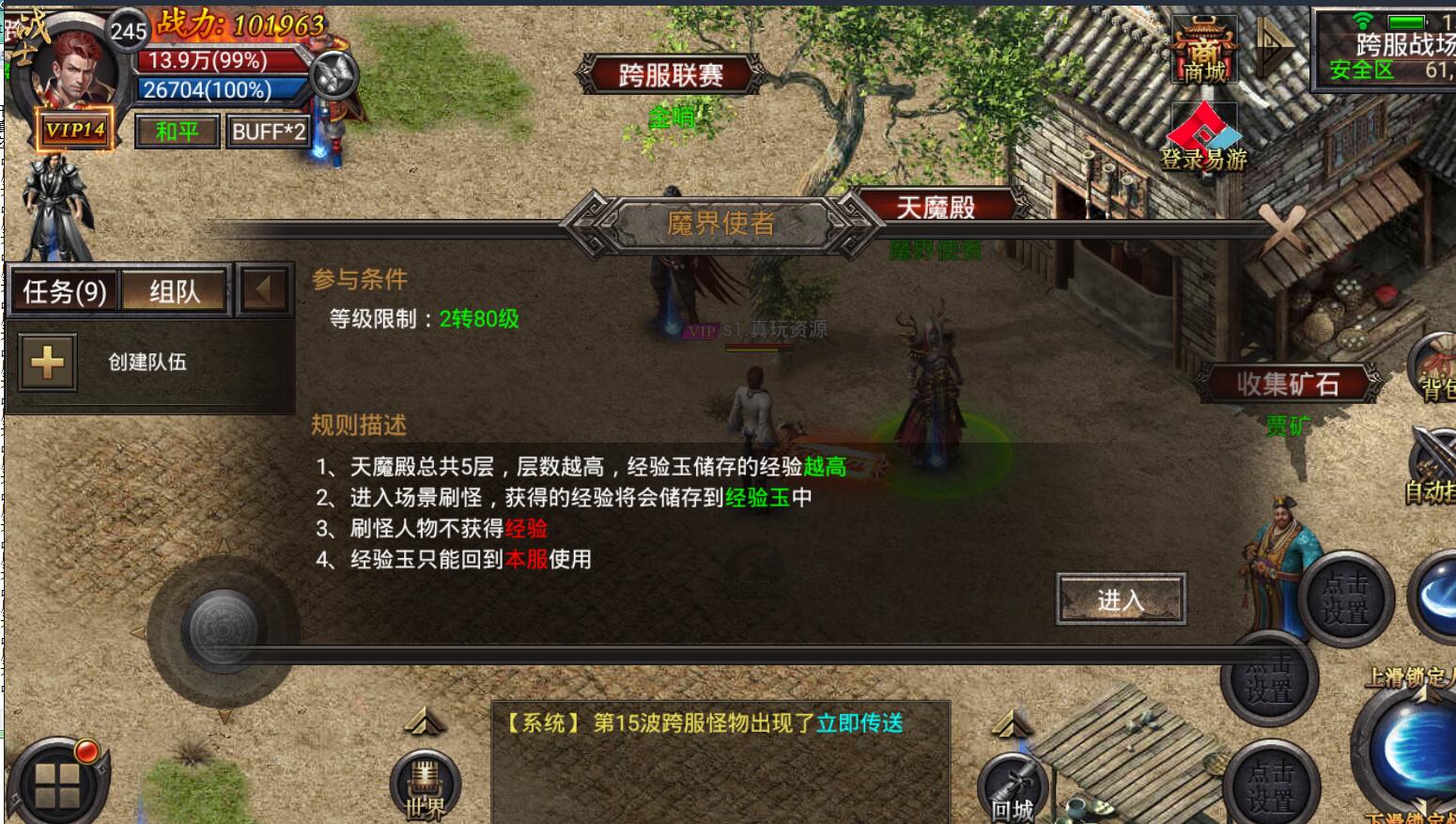
Task: Show the BUFF*2 status list
Action: coord(268,132)
